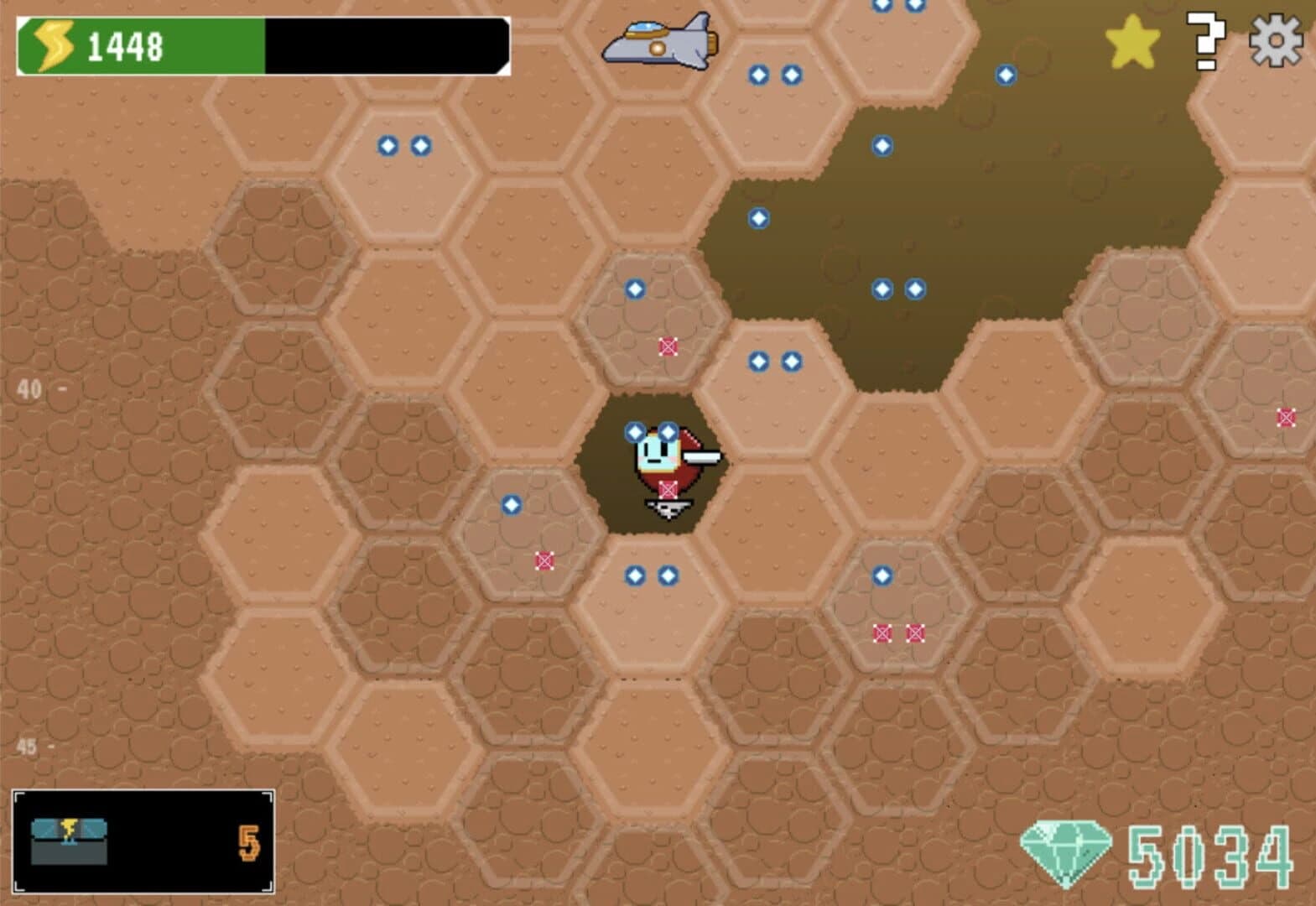Click the question mark help icon
The width and height of the screenshot is (1316, 906).
[x=1205, y=38]
